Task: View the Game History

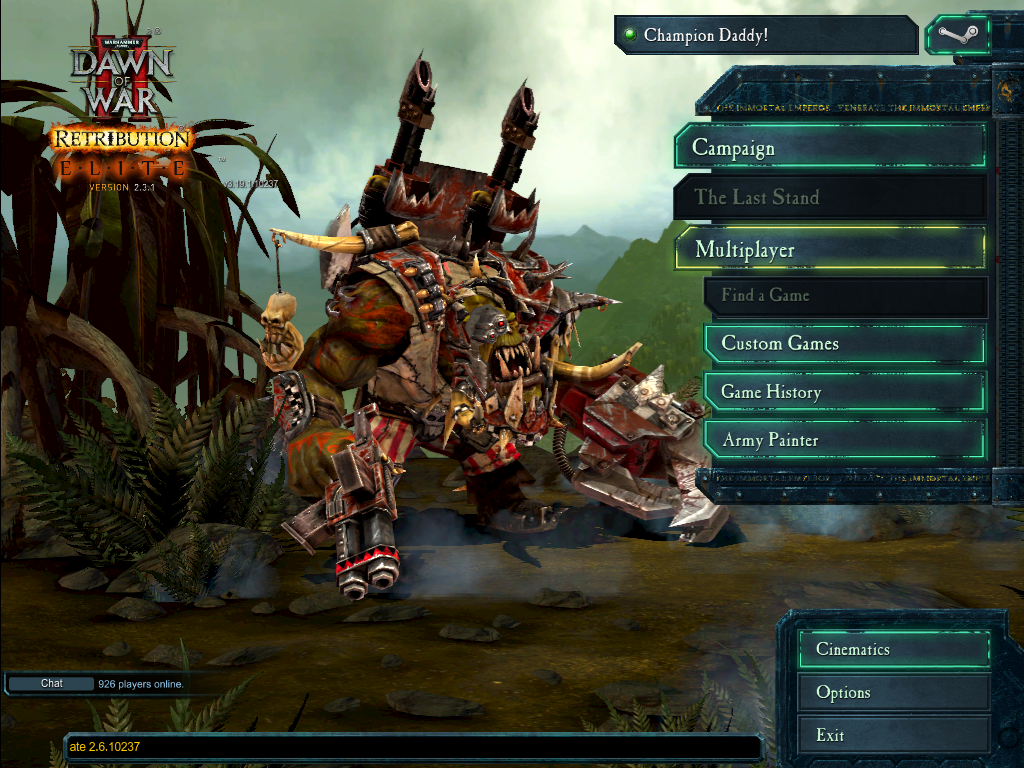Action: 845,392
